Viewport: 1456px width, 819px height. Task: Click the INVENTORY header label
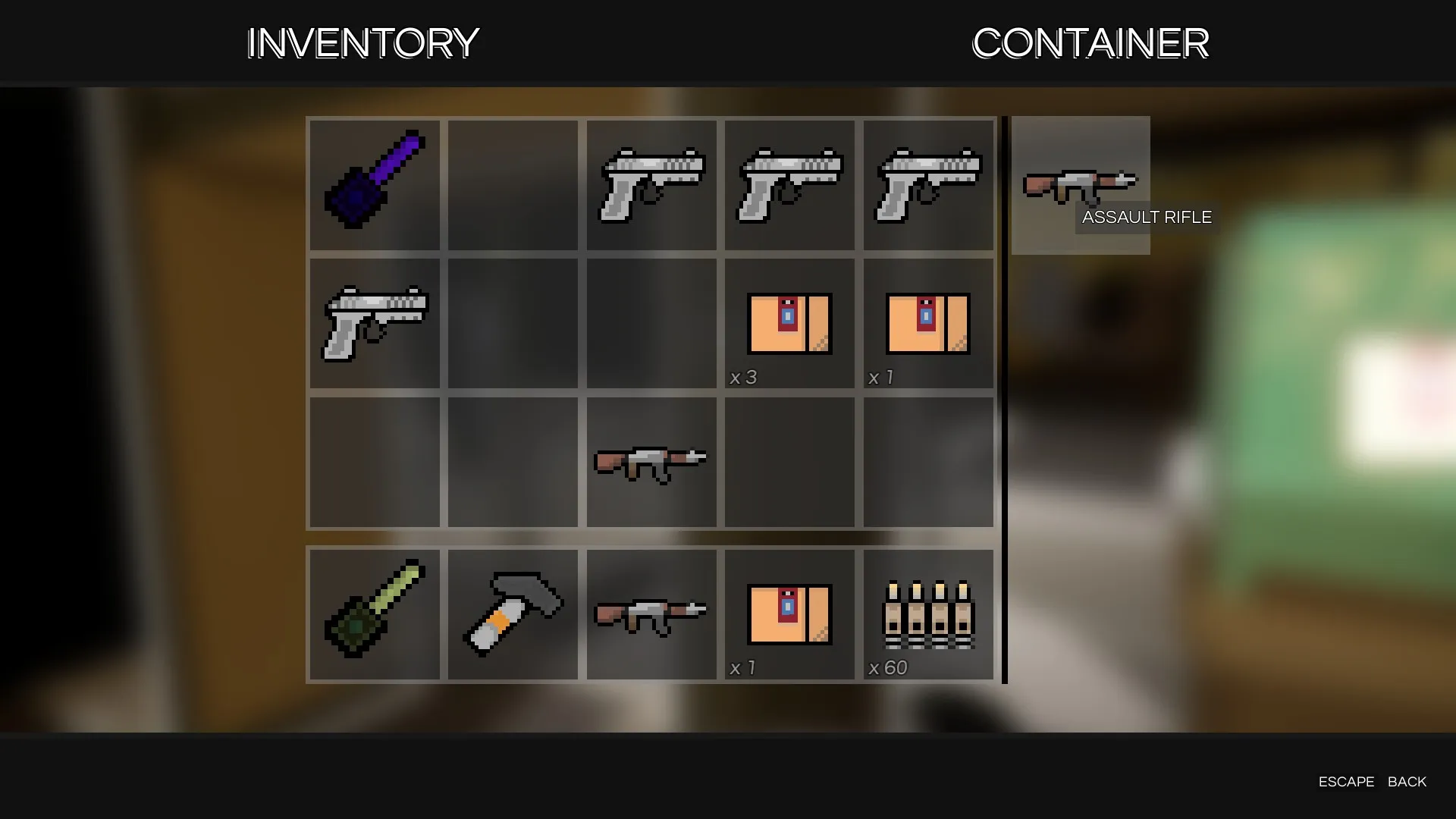click(362, 43)
